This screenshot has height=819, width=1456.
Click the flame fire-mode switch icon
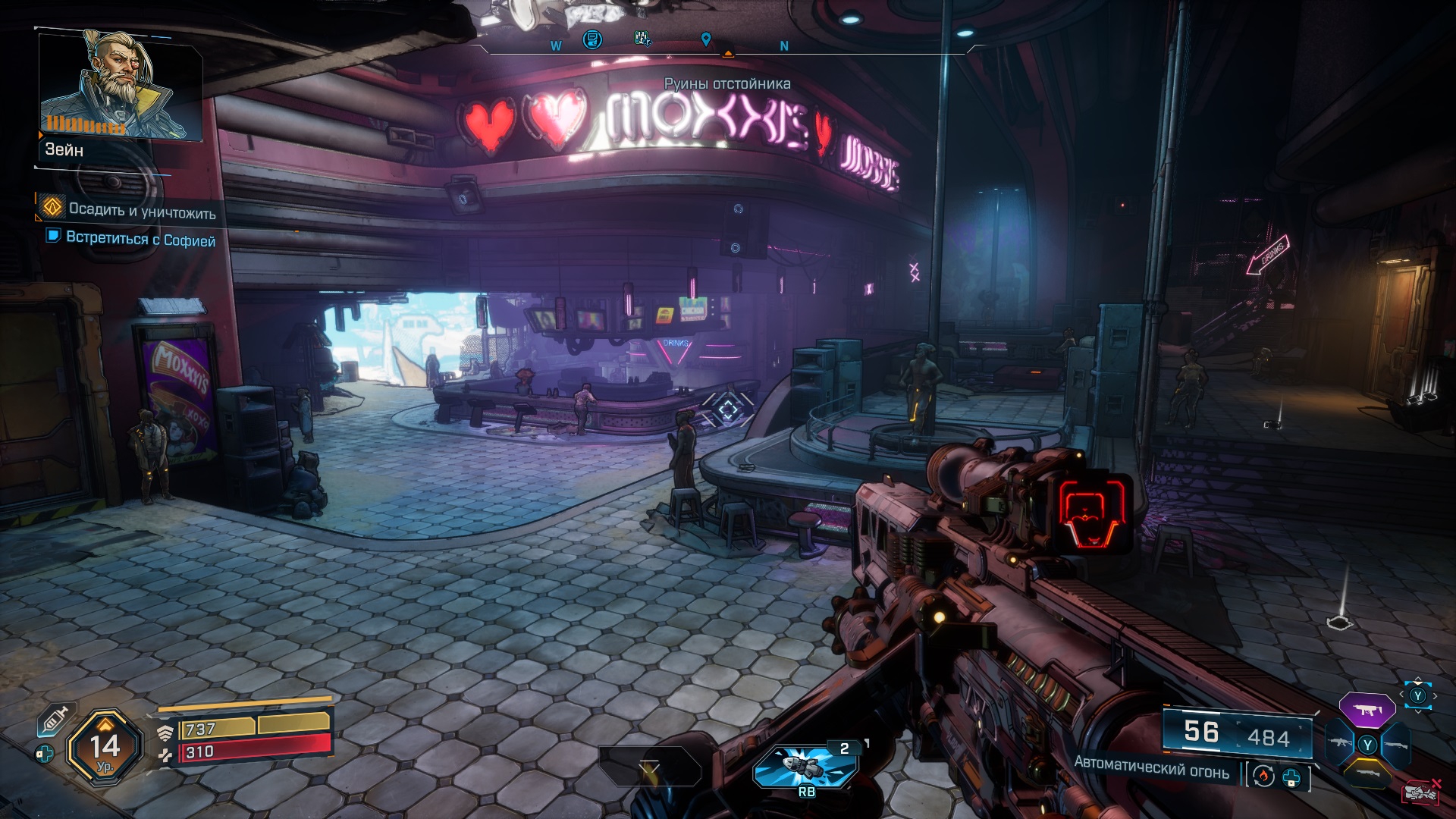[x=1263, y=776]
